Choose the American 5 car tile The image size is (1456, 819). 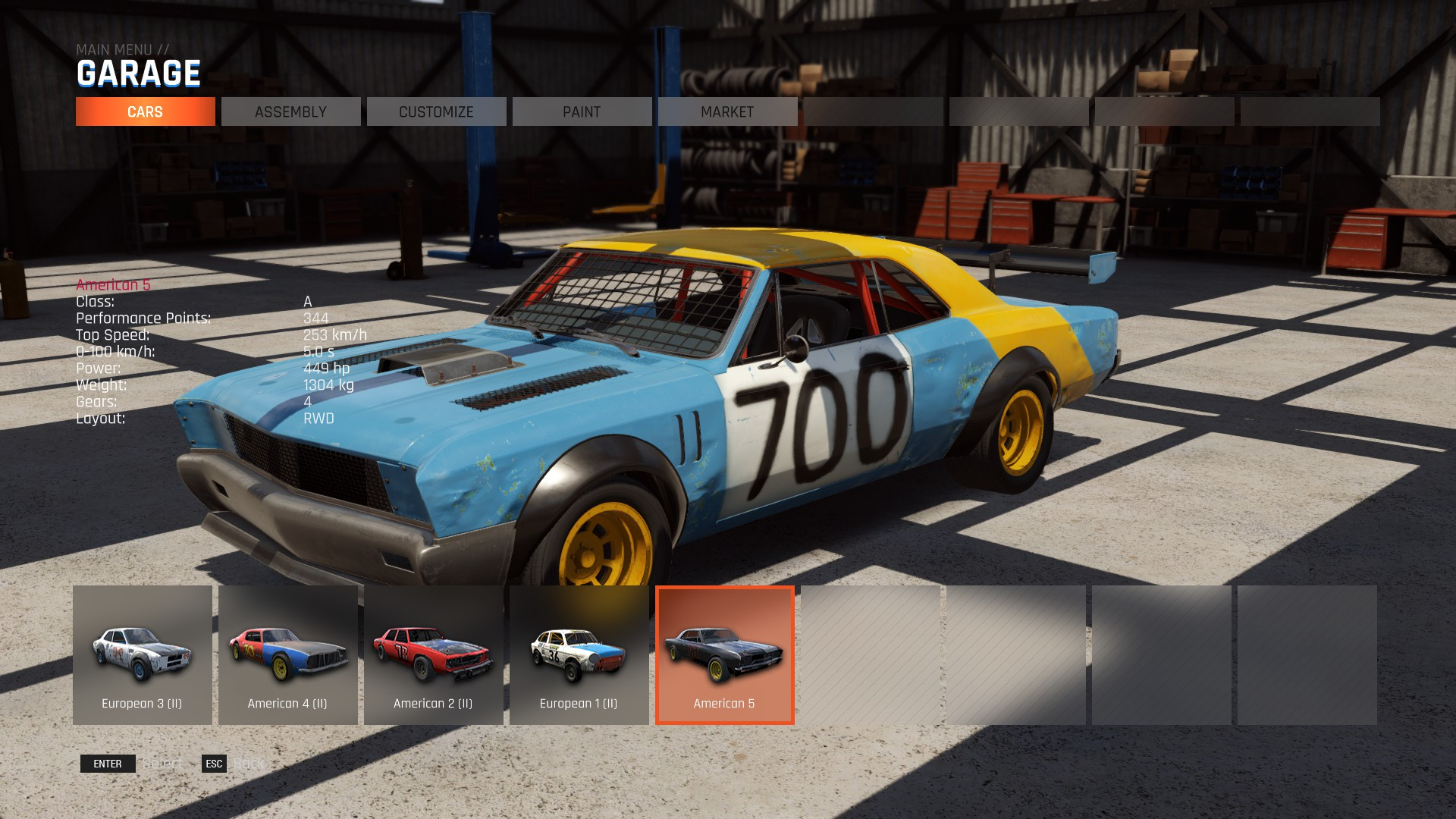point(725,655)
